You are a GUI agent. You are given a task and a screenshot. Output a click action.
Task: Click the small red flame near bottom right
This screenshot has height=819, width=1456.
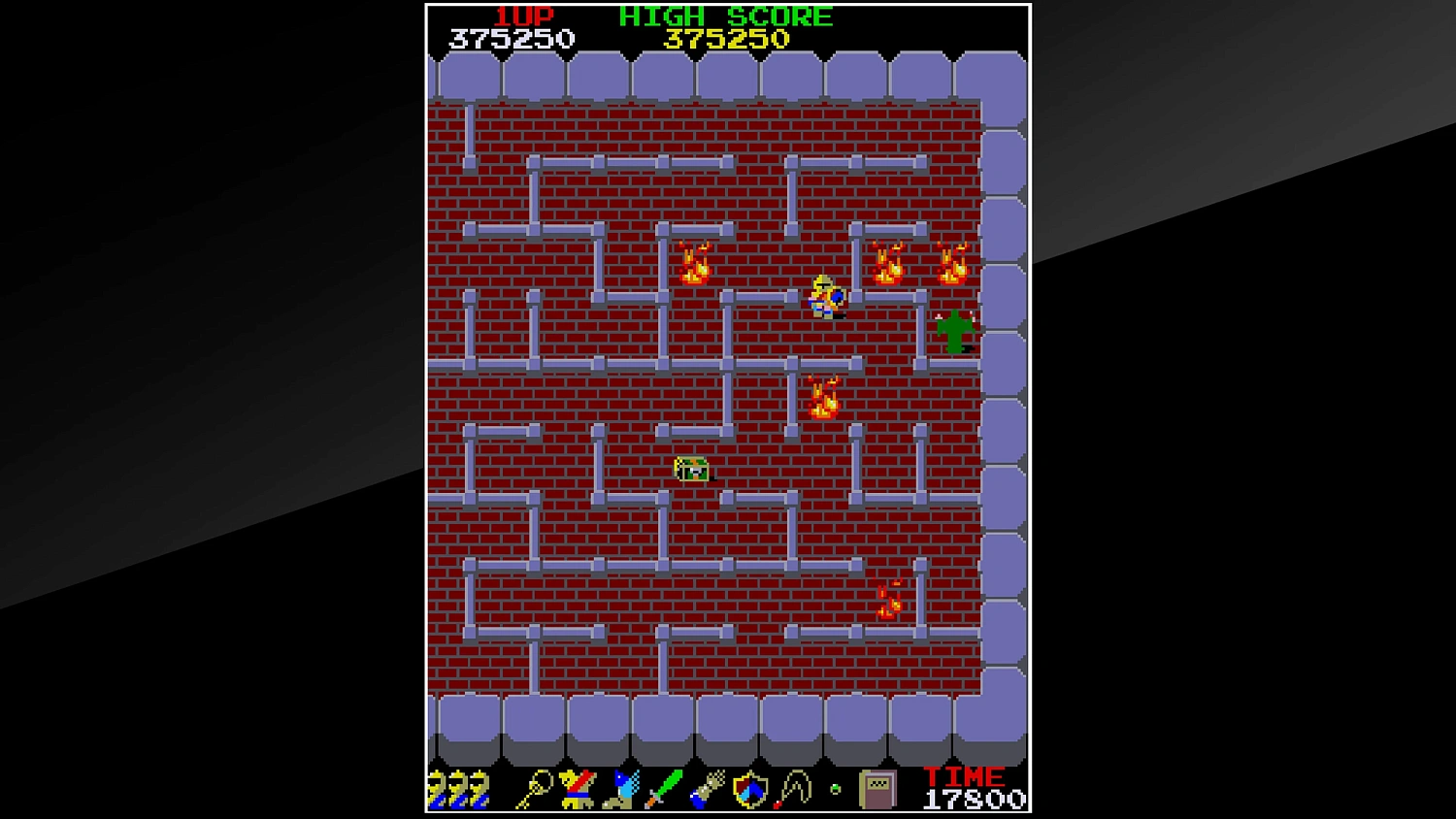pos(888,604)
